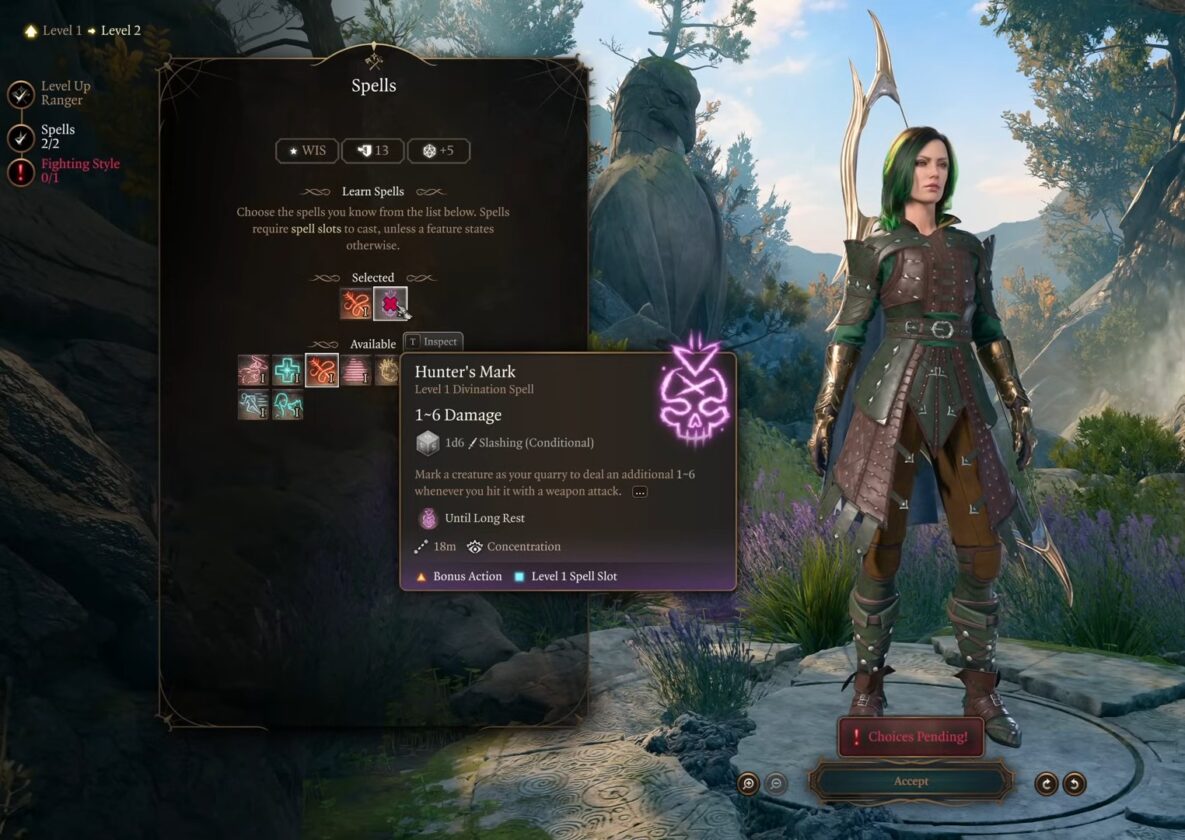The image size is (1185, 840).
Task: Rotate the character clockwise
Action: tap(1047, 784)
